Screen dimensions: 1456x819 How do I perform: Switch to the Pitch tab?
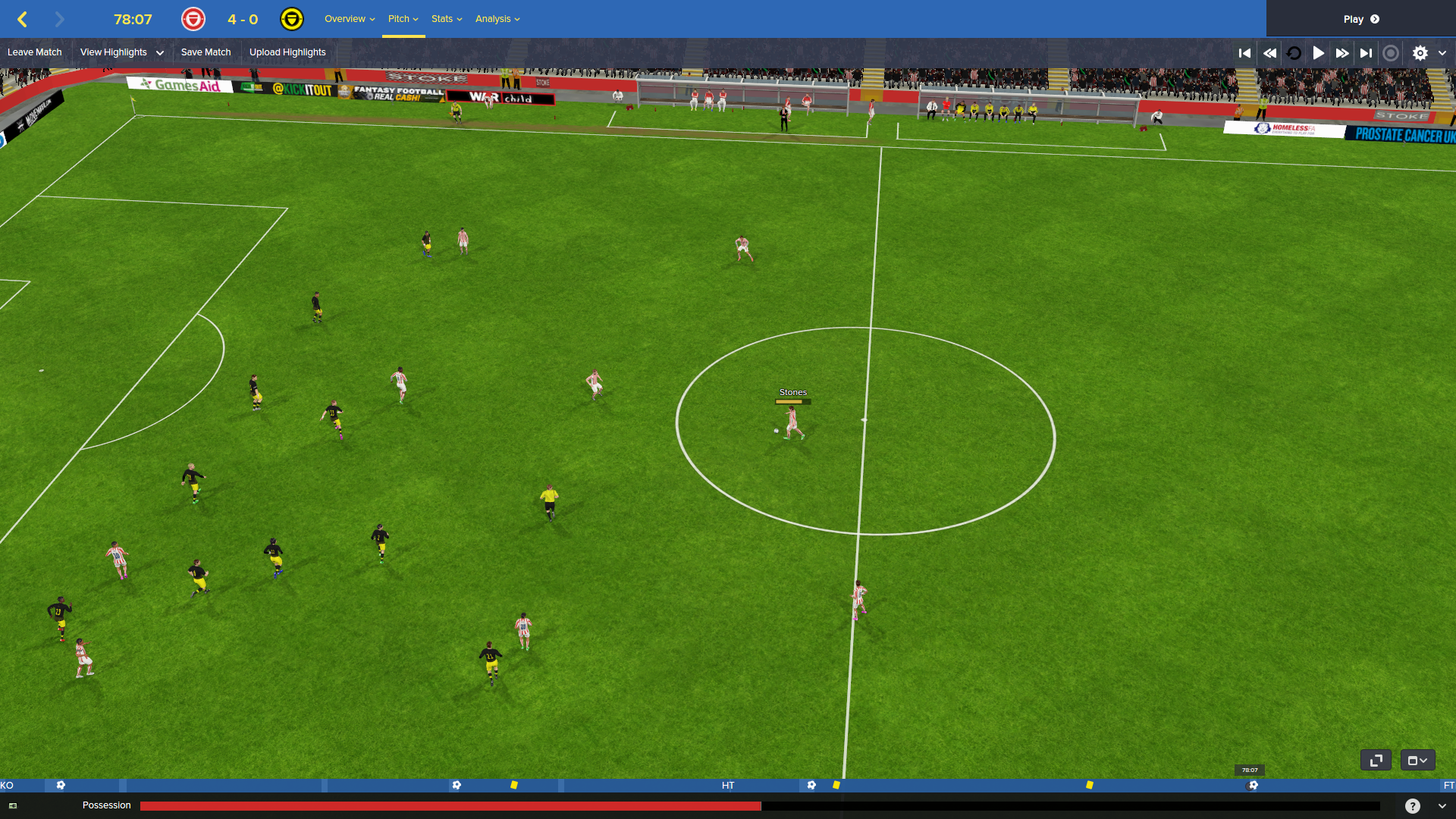click(403, 19)
